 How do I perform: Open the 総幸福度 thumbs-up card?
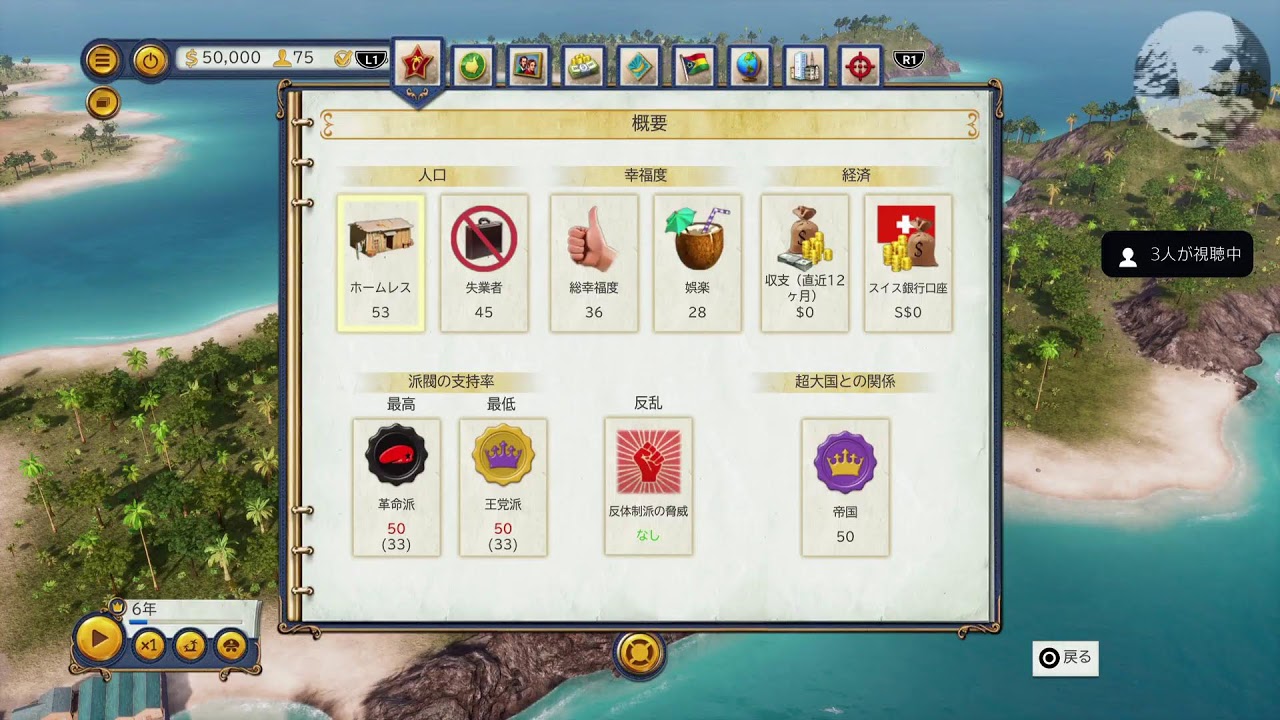pos(594,263)
